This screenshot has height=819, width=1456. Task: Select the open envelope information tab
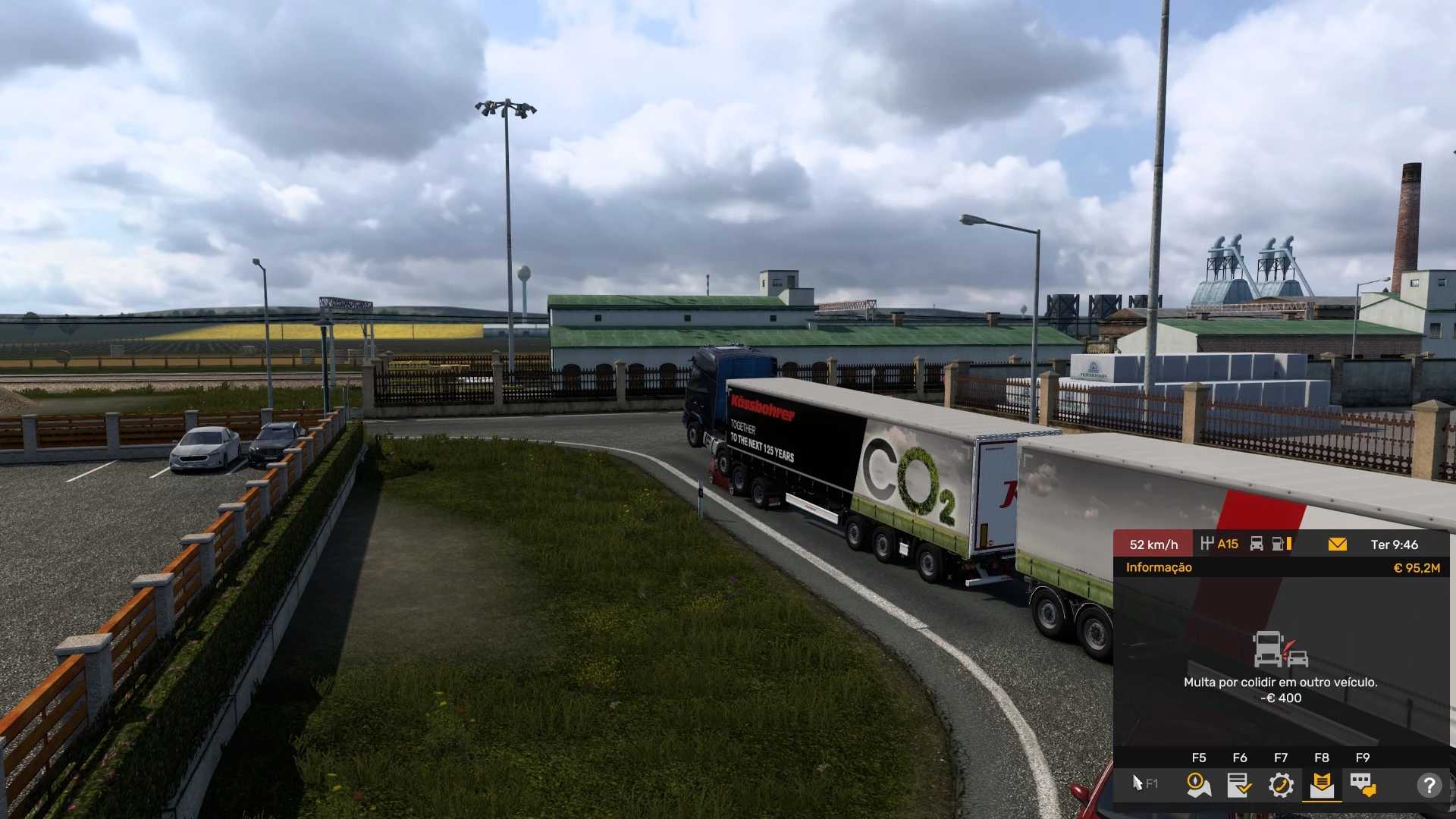(x=1322, y=784)
